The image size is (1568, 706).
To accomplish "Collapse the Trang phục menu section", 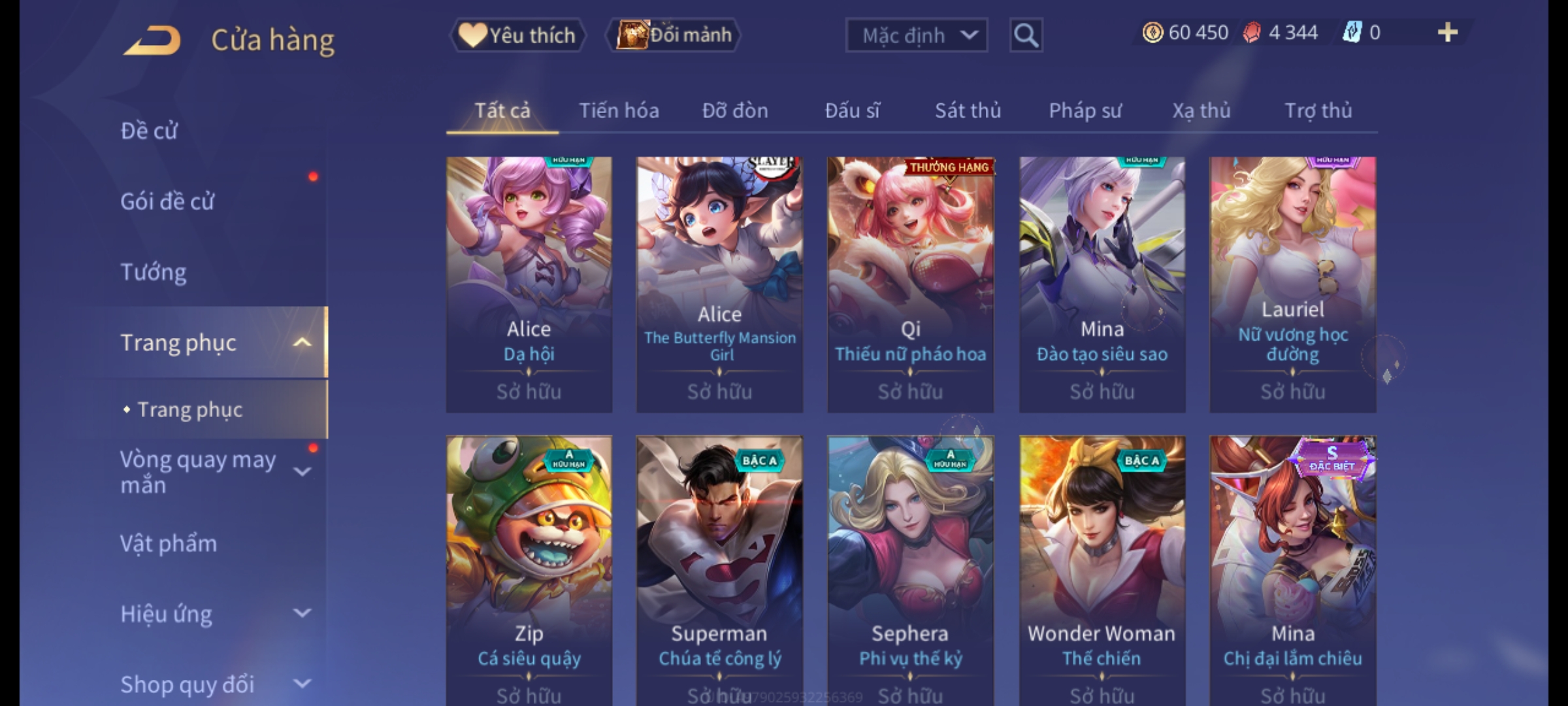I will [x=302, y=343].
